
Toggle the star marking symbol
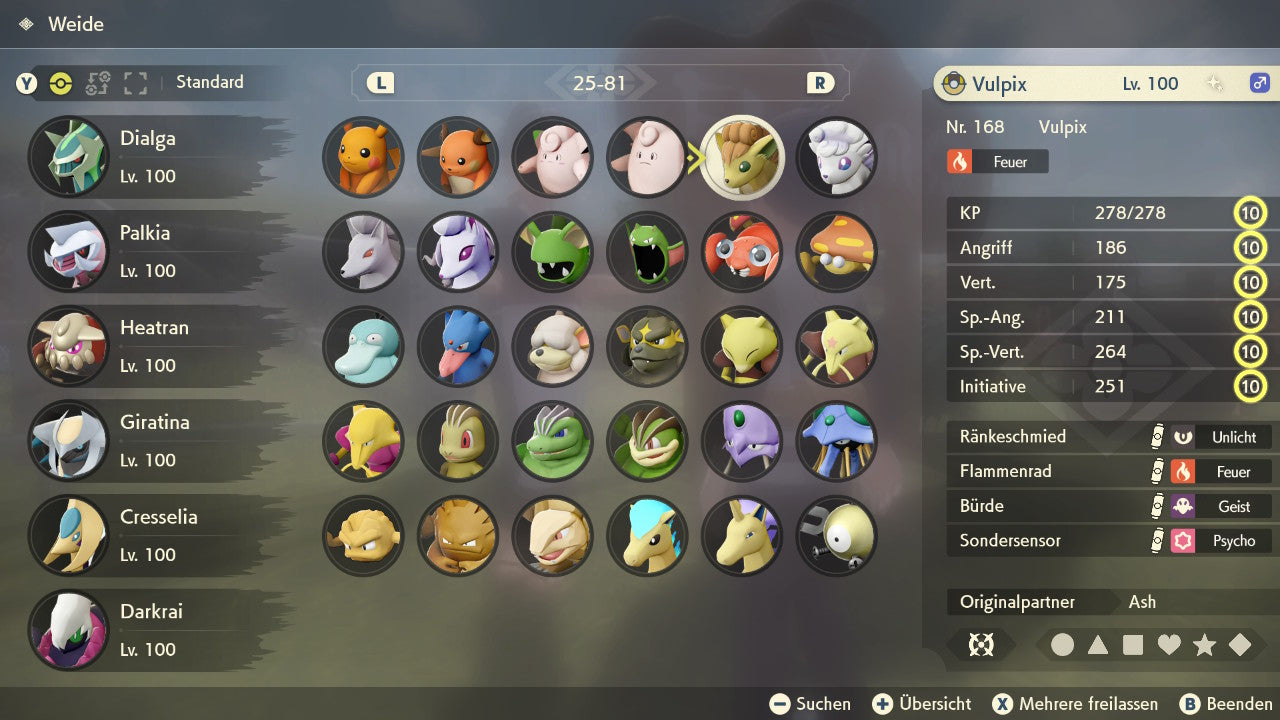click(1204, 645)
